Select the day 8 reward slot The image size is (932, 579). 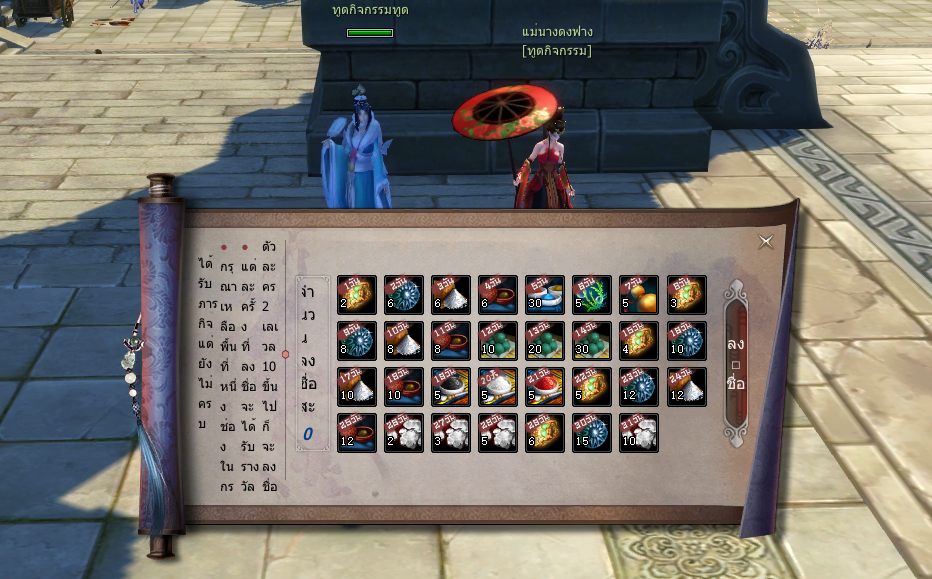[x=686, y=294]
